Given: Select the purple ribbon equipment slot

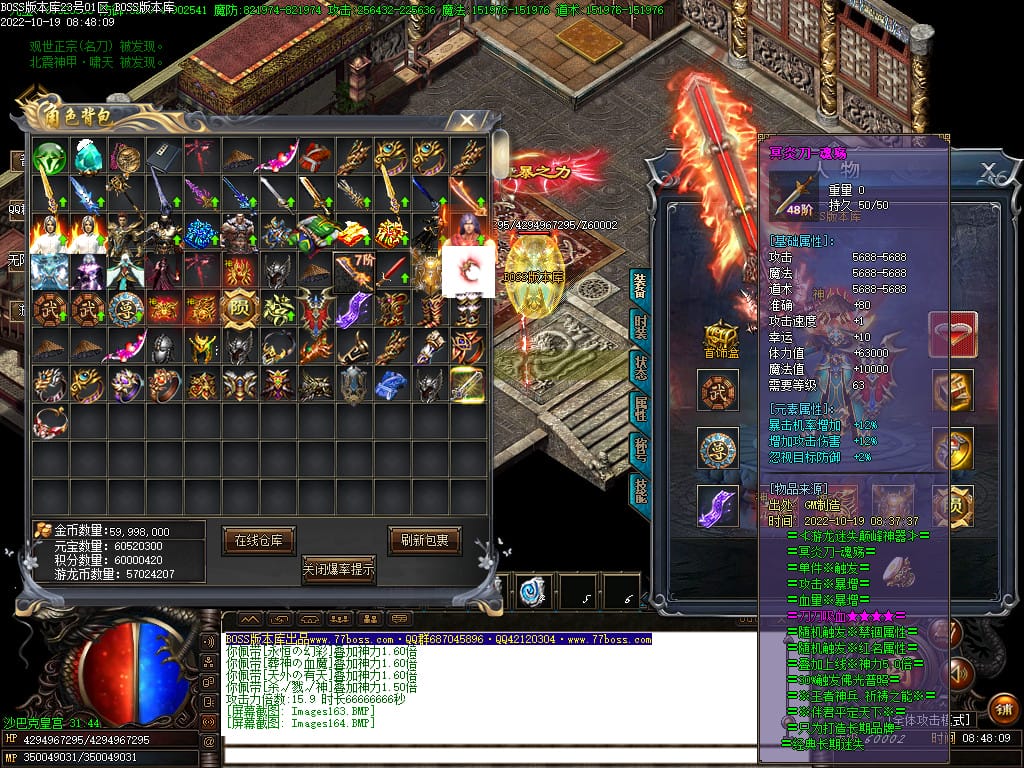Looking at the screenshot, I should 718,505.
